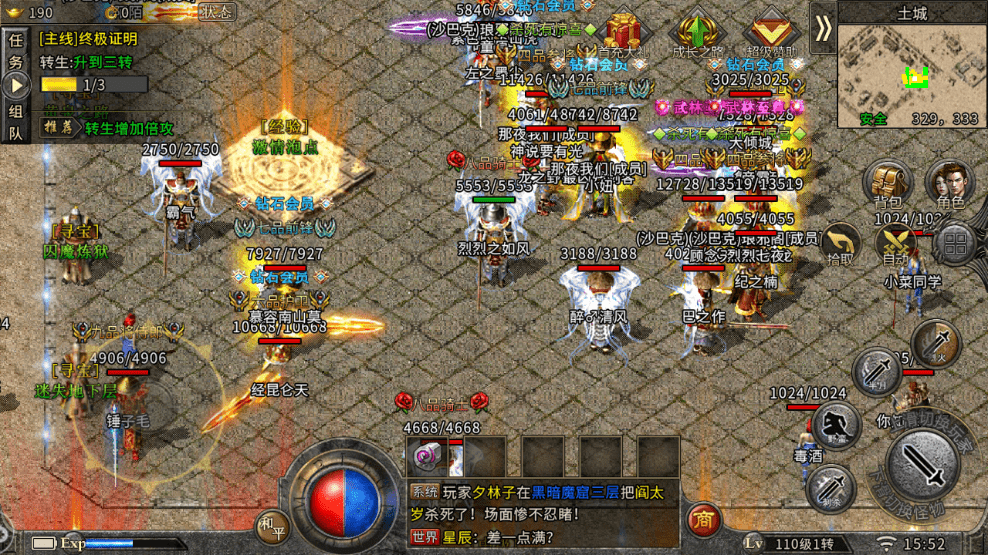This screenshot has height=555, width=988.
Task: Select the [主线]终极证明 quest entry
Action: [88, 40]
